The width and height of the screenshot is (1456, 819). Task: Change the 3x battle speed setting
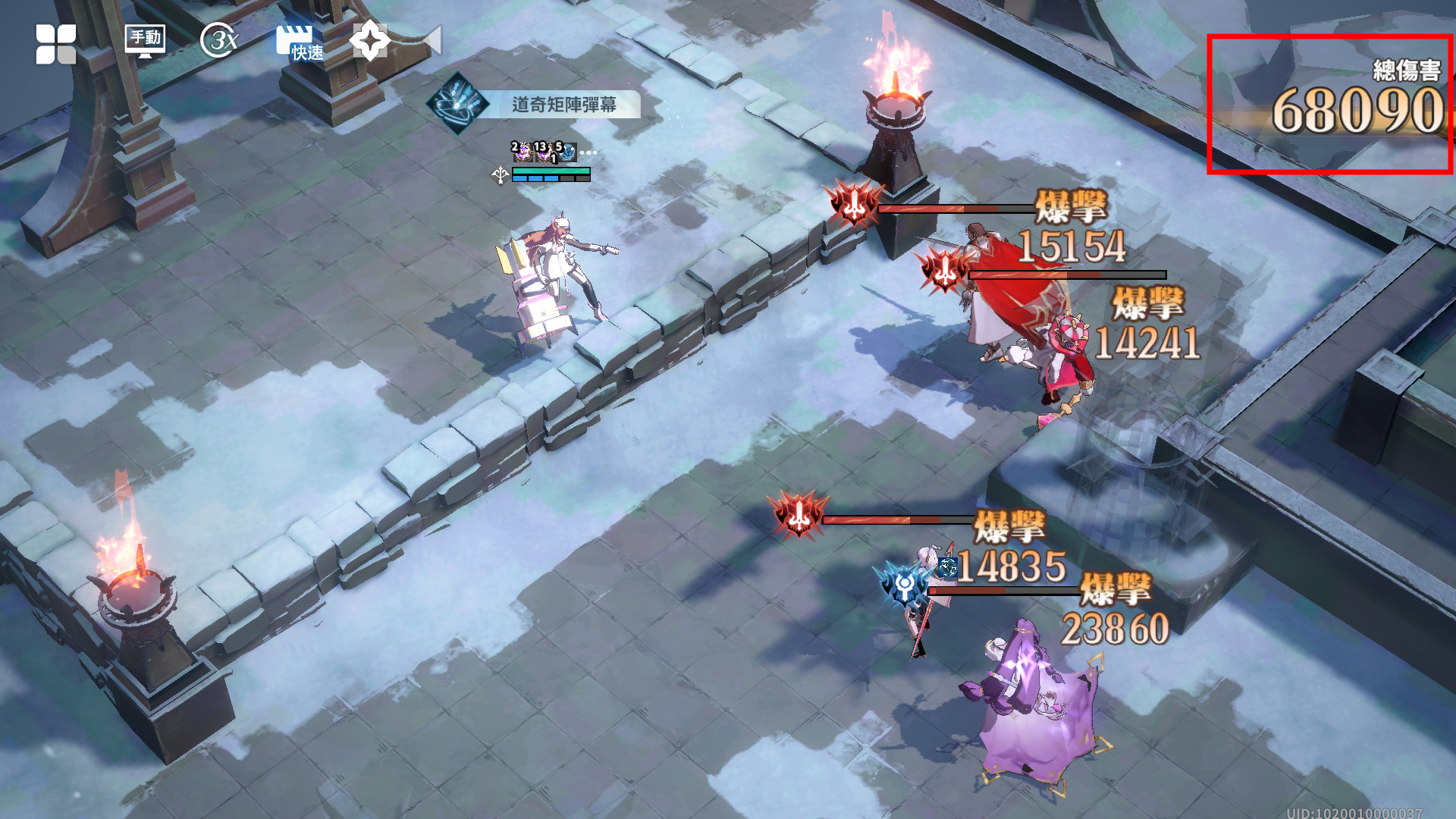[x=219, y=40]
